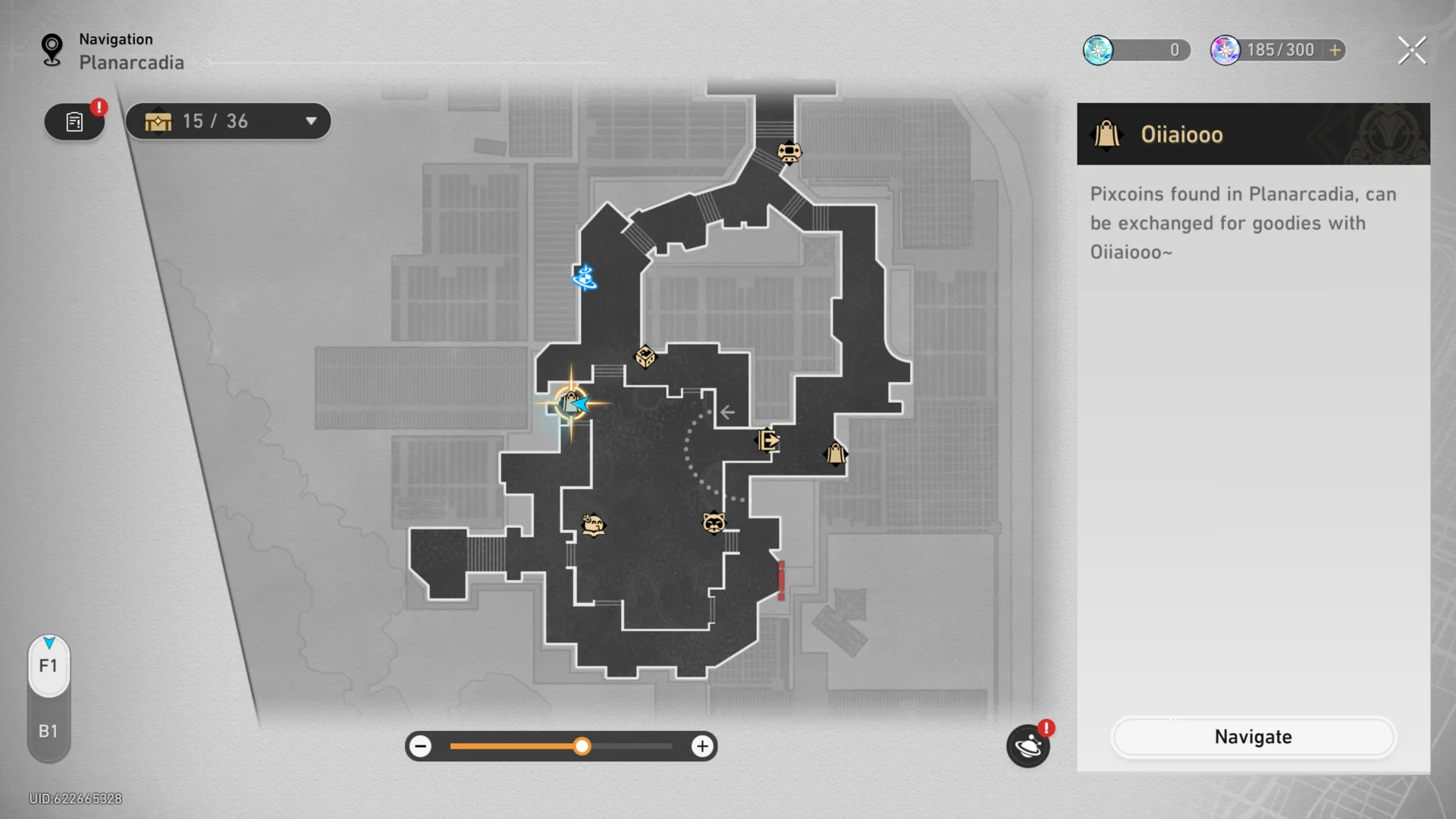Screen dimensions: 1456x819
Task: Select the dice cube map marker
Action: [x=645, y=356]
